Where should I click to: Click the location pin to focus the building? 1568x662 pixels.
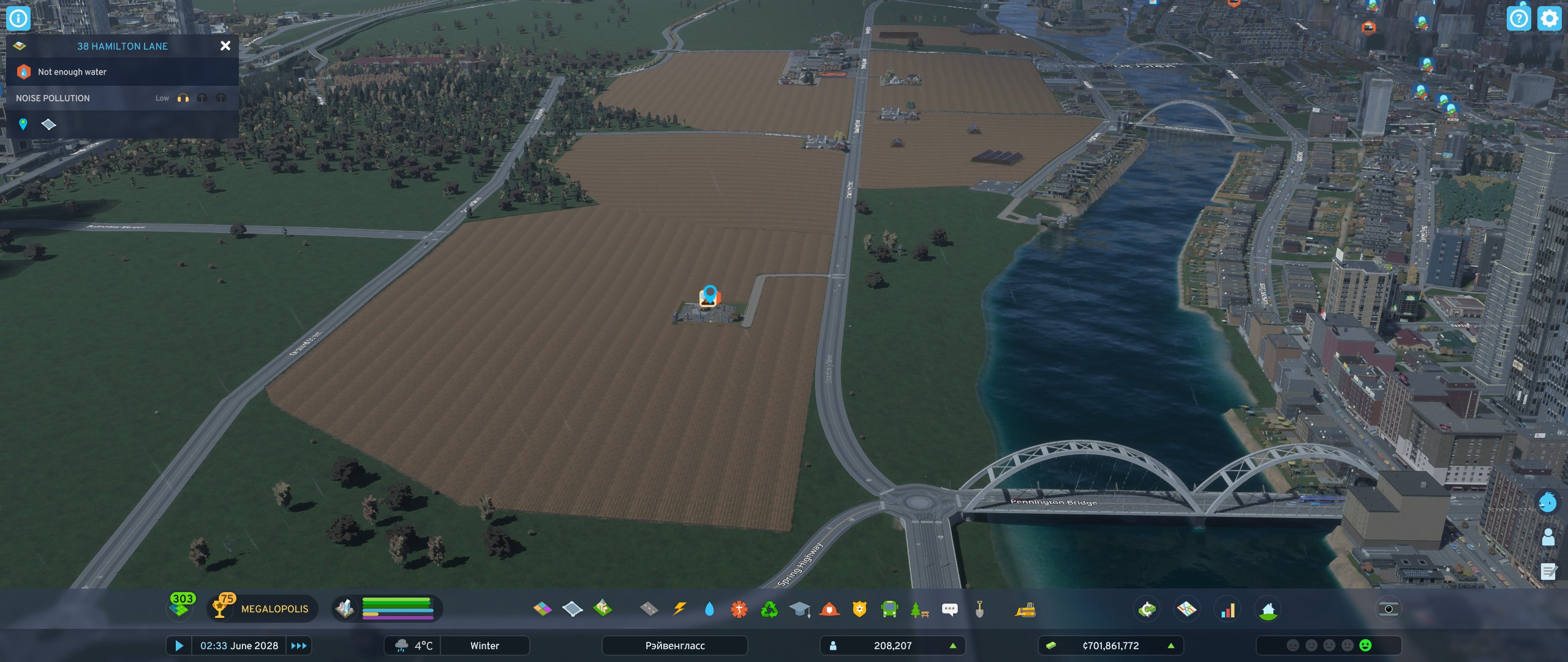(23, 124)
